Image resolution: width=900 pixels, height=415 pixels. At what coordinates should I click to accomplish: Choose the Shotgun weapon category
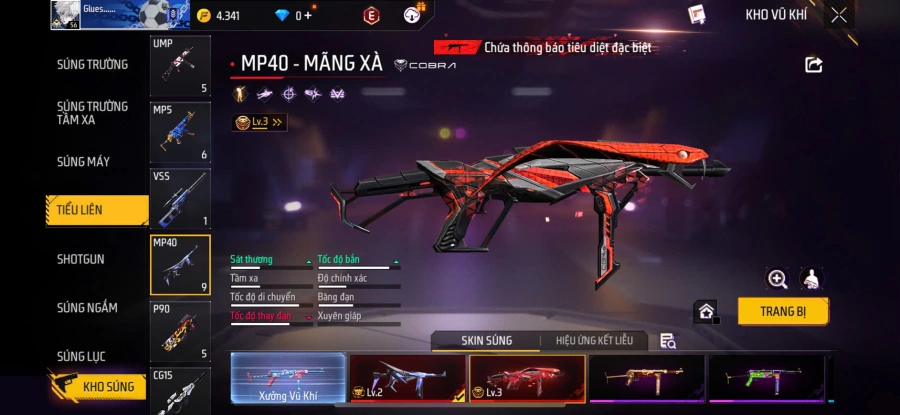click(81, 259)
